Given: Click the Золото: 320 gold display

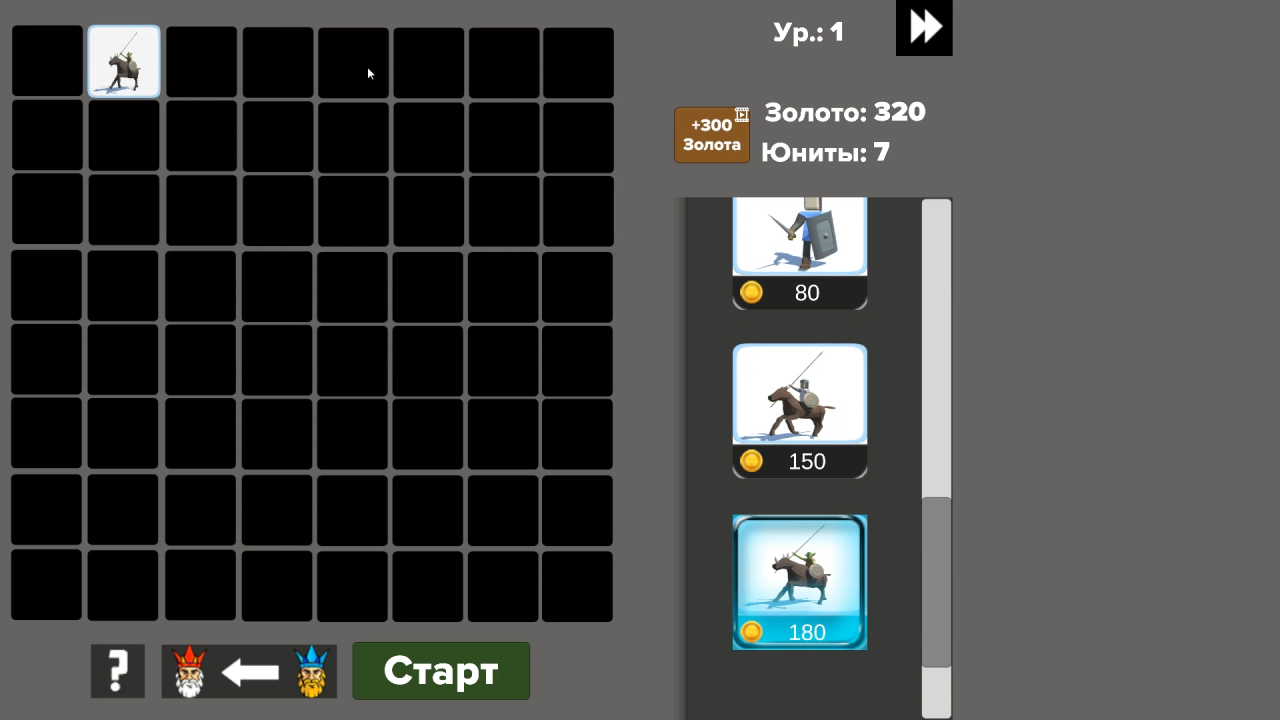Looking at the screenshot, I should click(x=844, y=112).
